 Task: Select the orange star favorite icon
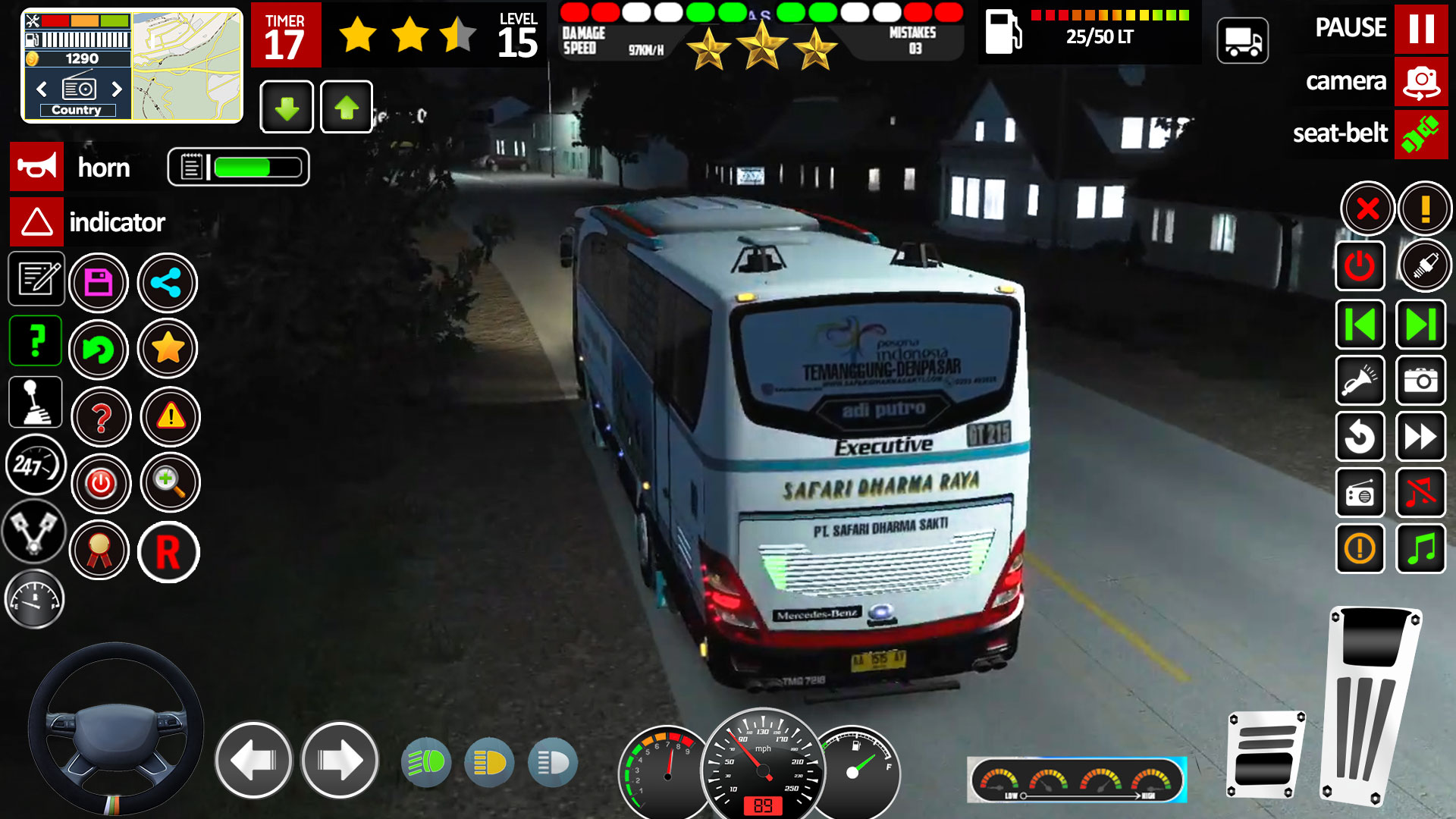click(168, 349)
